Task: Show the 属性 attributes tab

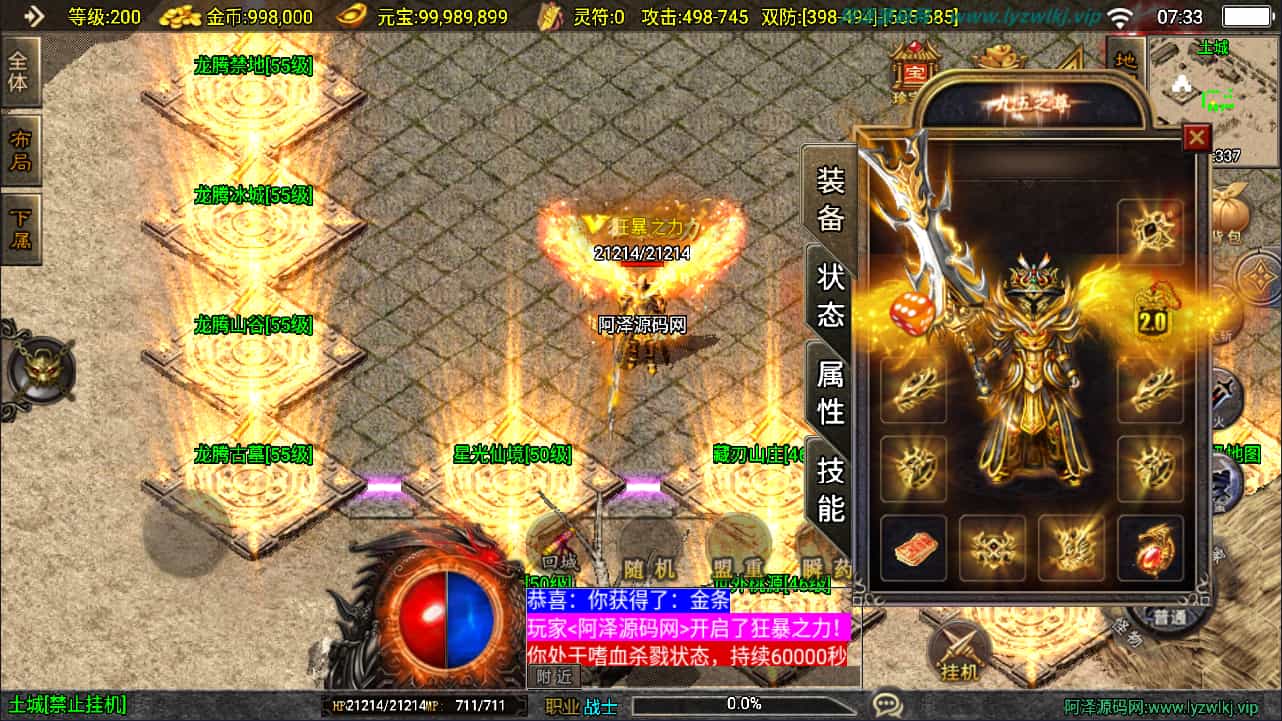Action: point(831,392)
